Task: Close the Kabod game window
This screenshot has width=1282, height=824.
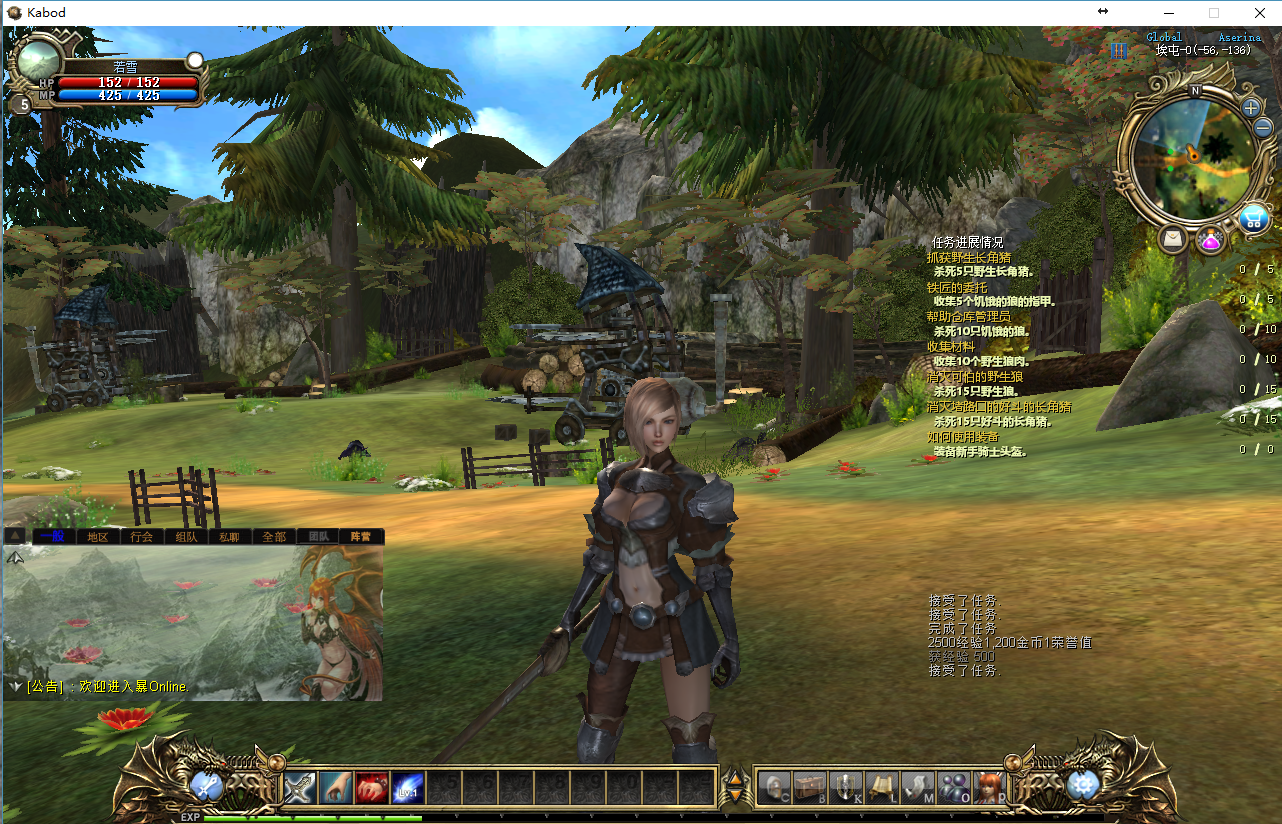Action: [x=1258, y=13]
